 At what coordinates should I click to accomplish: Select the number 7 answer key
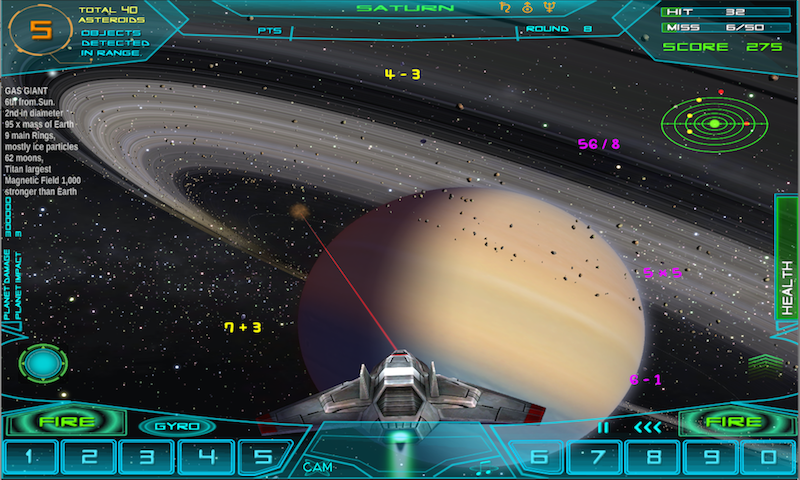click(x=597, y=458)
